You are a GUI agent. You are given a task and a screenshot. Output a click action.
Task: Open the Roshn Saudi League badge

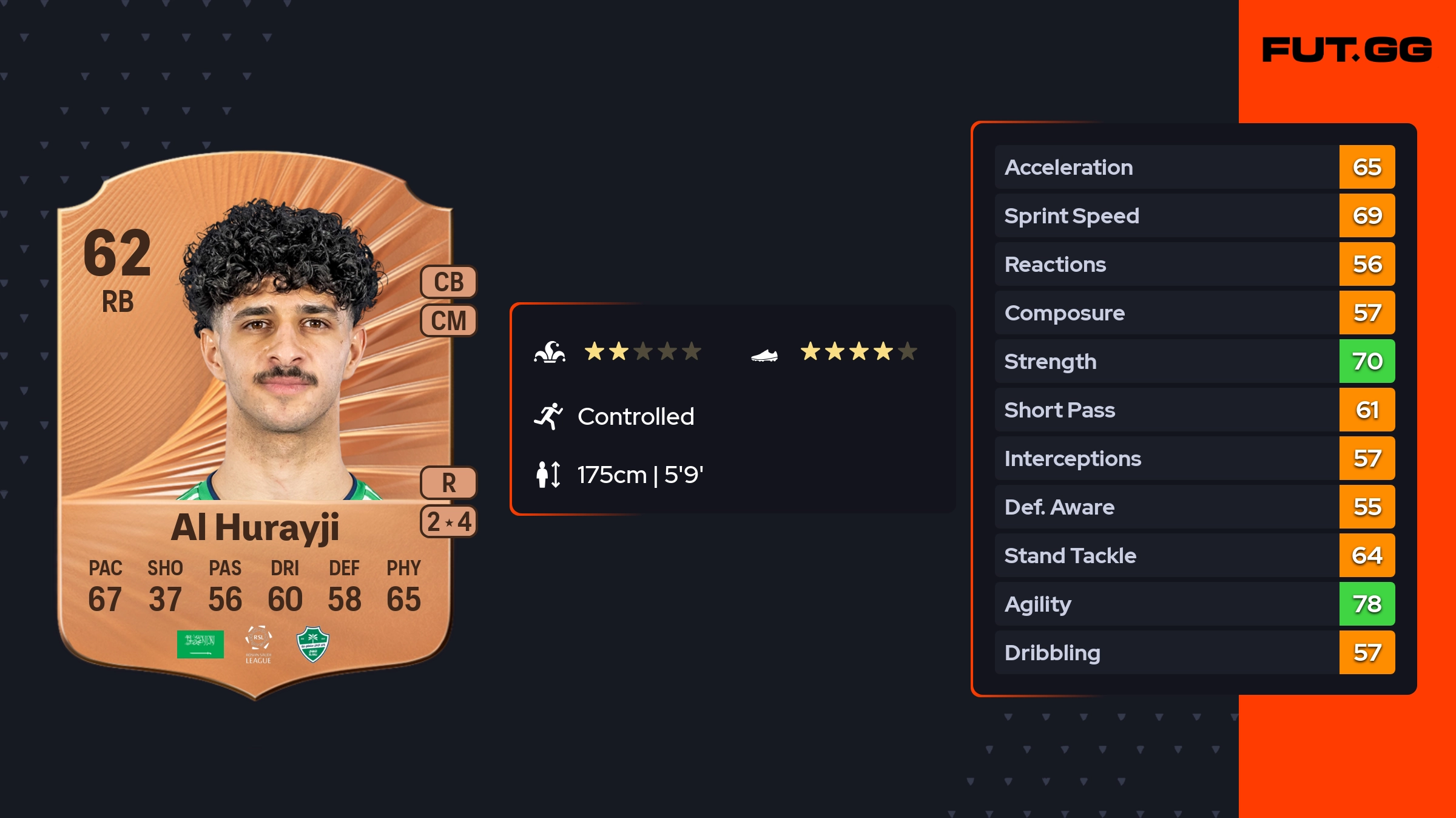pos(258,644)
